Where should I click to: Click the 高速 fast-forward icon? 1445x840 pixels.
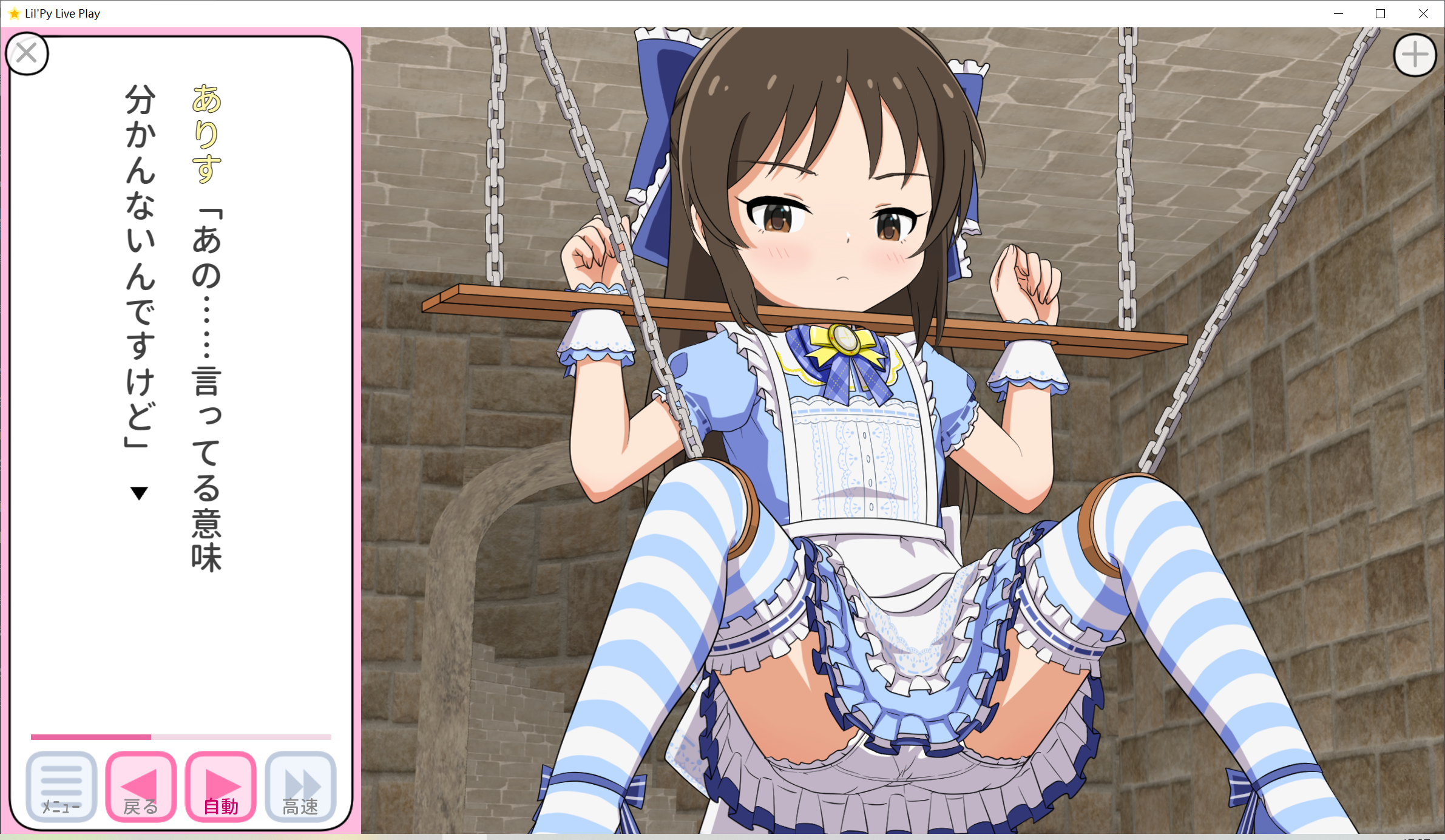[299, 786]
